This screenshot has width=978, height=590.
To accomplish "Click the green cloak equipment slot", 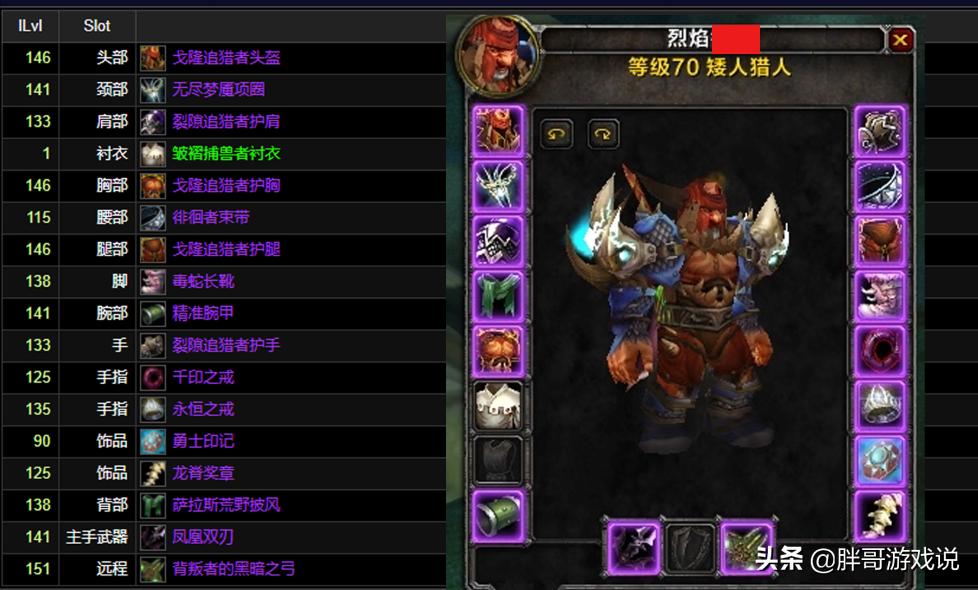I will coord(497,296).
